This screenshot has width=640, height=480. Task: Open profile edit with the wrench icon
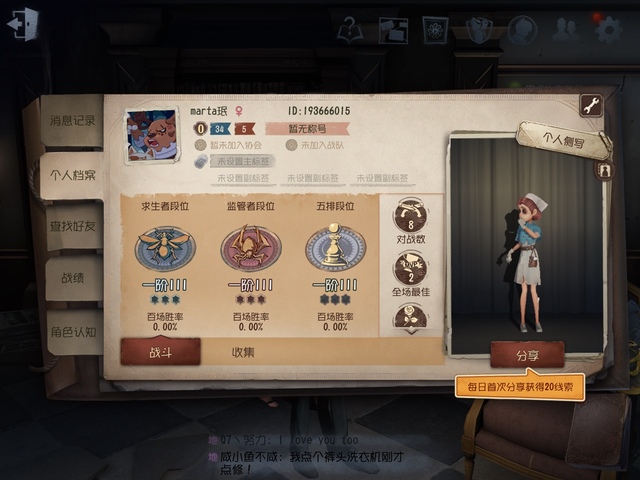591,106
